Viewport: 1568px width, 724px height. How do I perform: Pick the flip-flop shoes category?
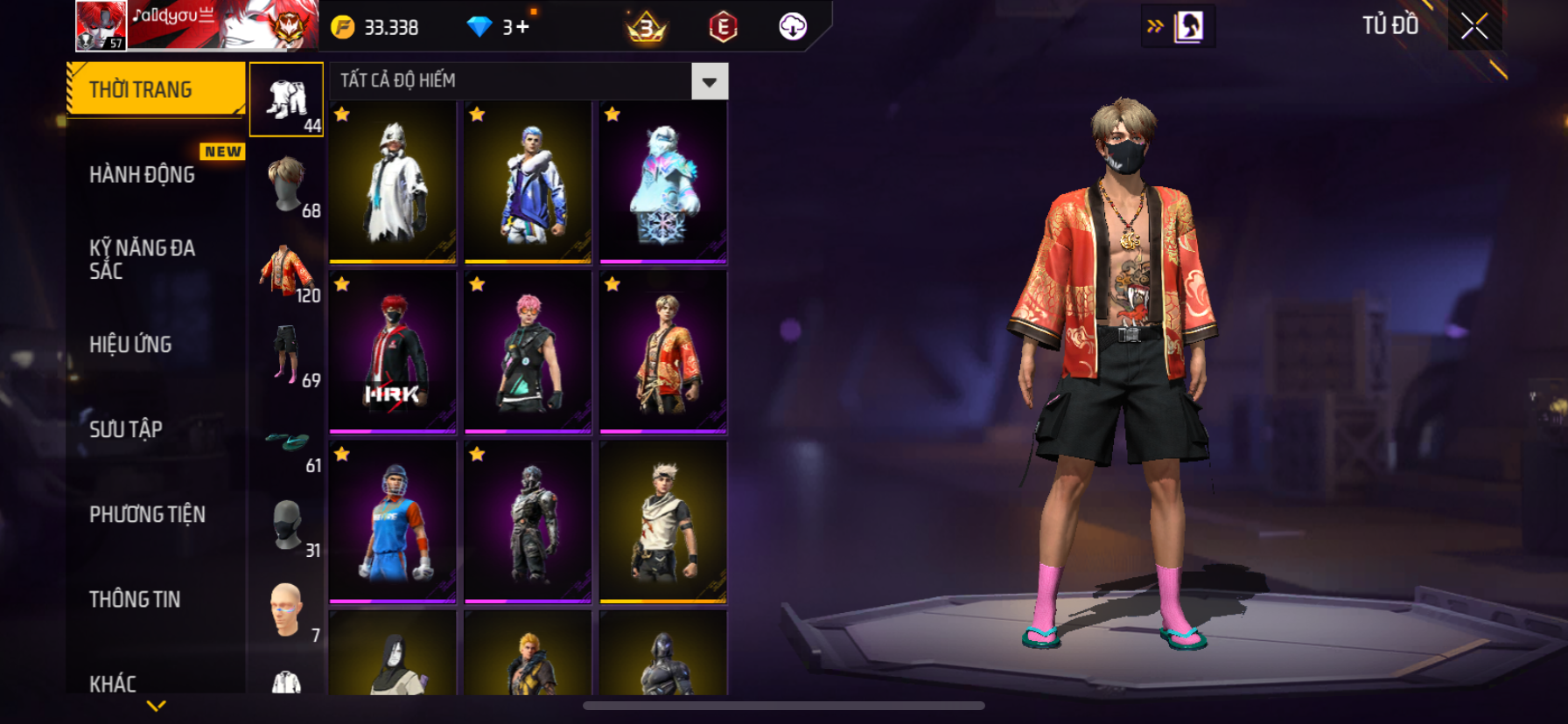[x=287, y=442]
